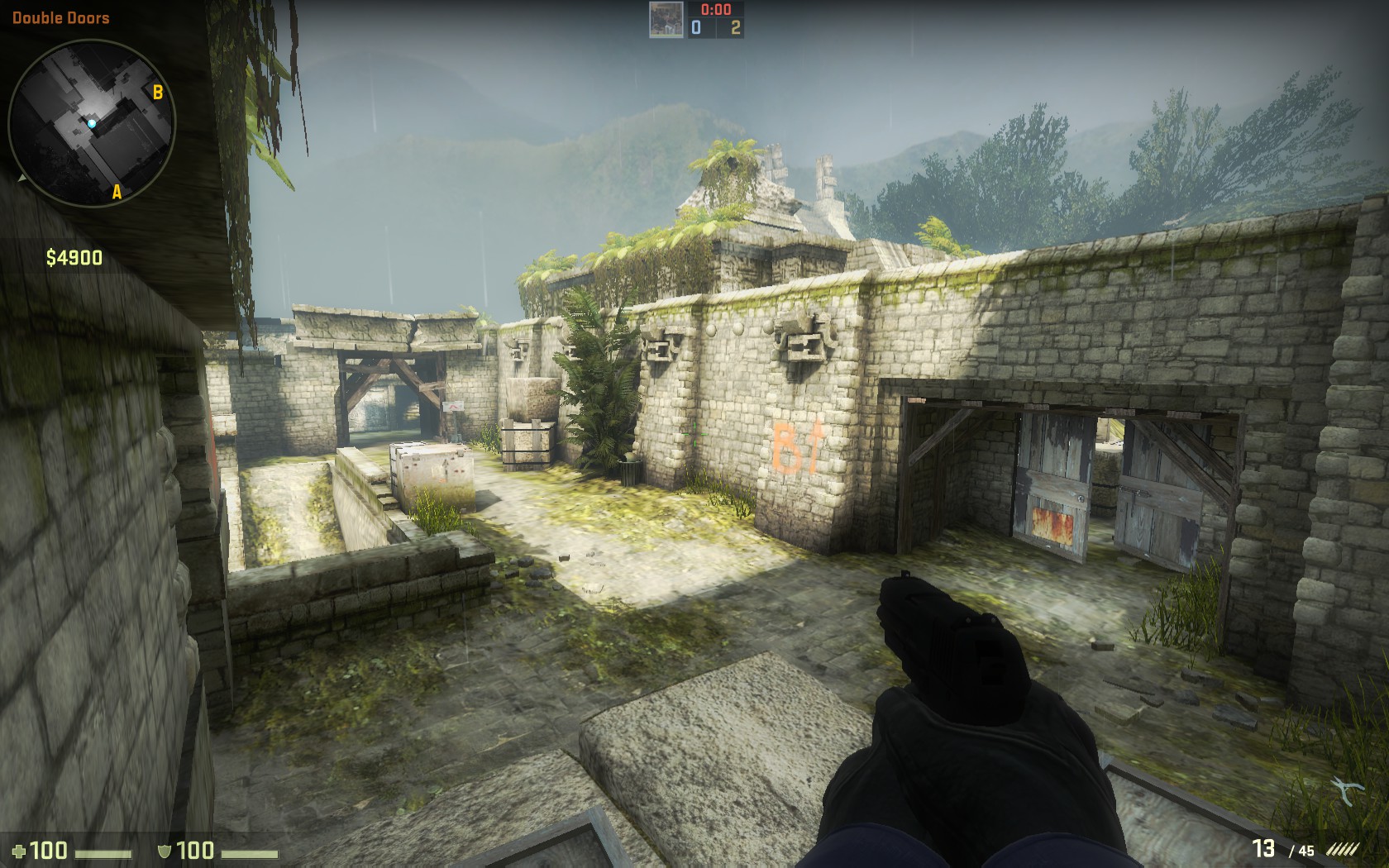Click the blue player dot on radar
The width and height of the screenshot is (1389, 868).
[x=93, y=124]
